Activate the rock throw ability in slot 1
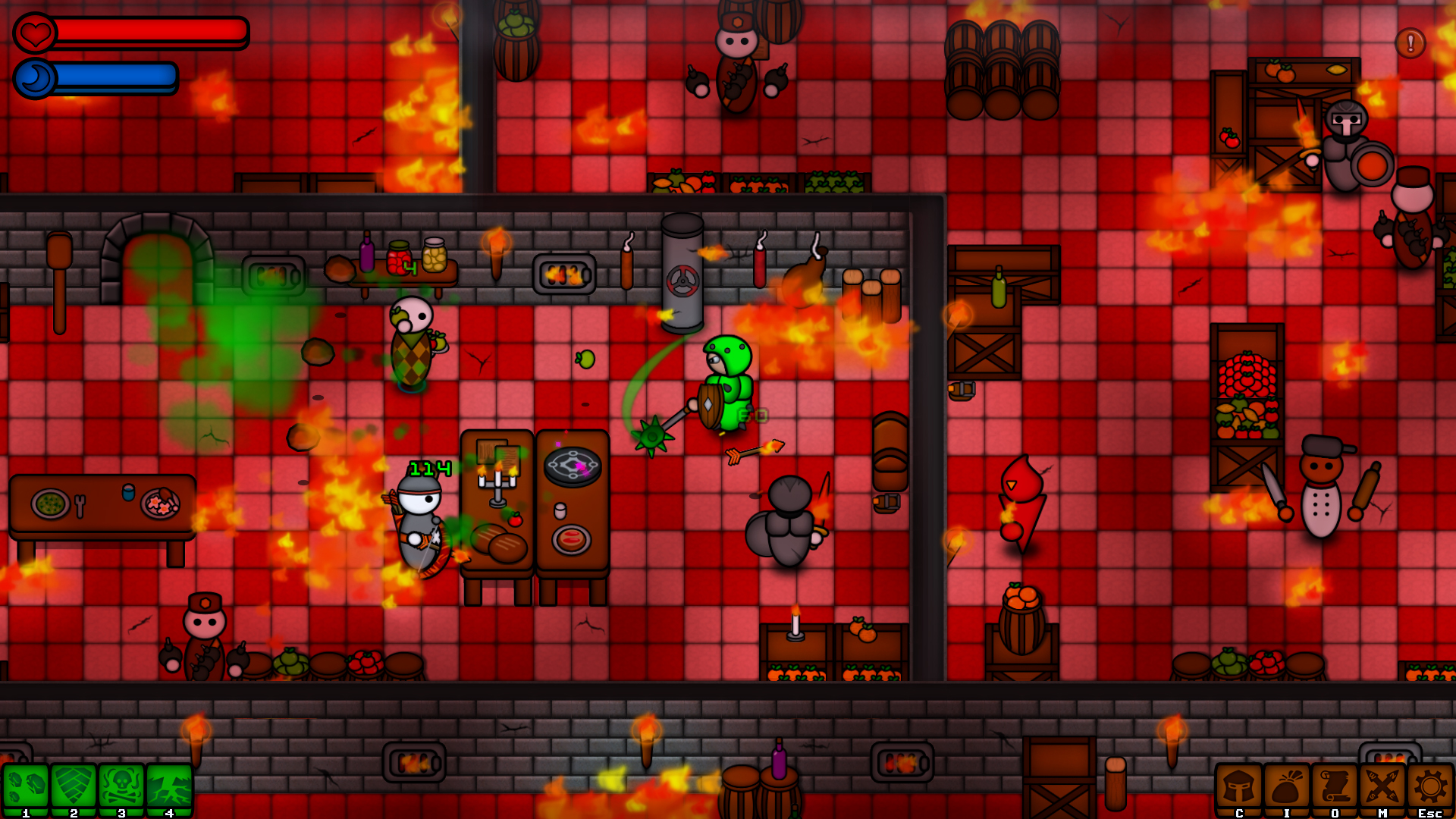 click(x=26, y=789)
